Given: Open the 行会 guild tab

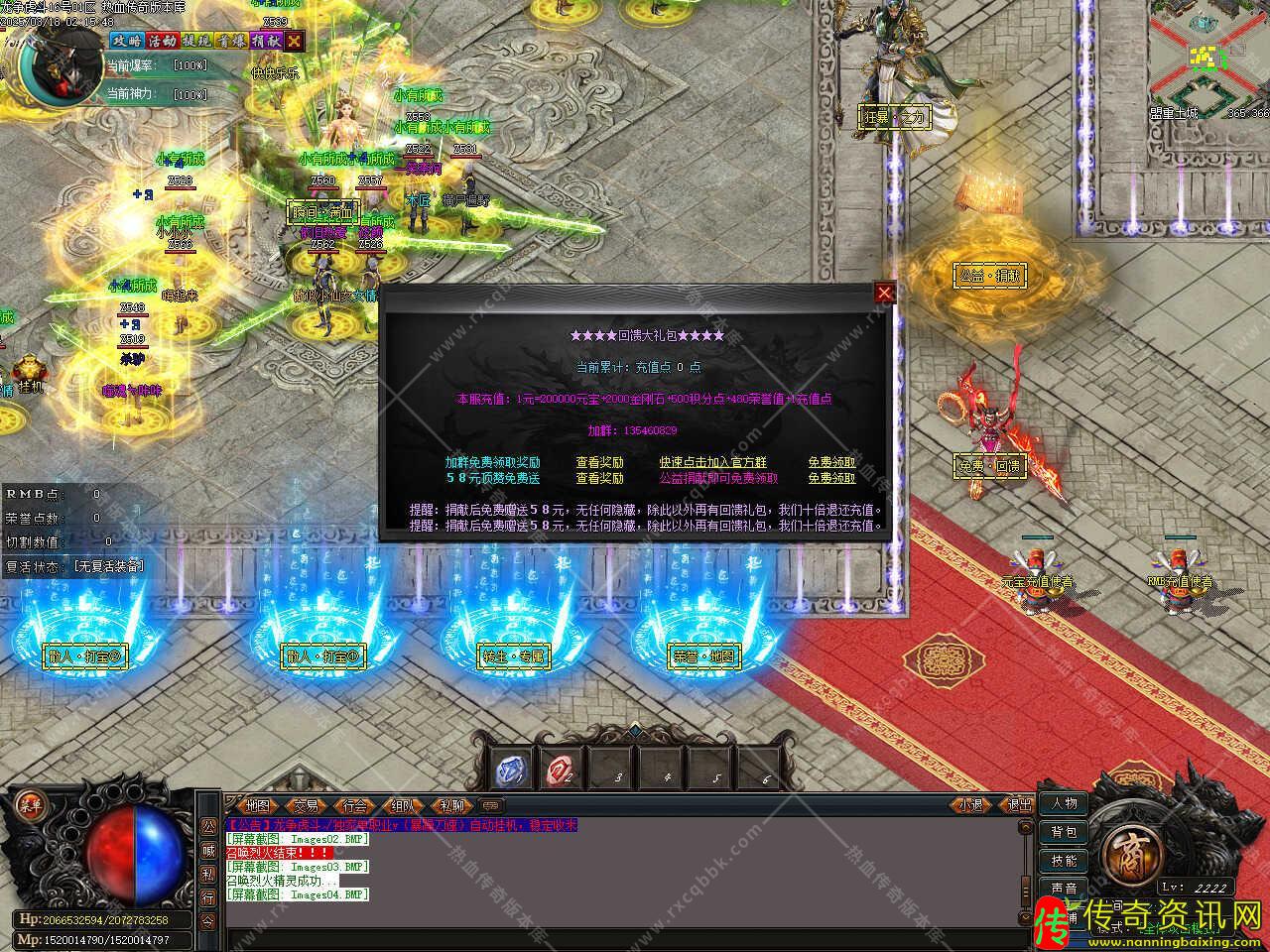Looking at the screenshot, I should click(x=353, y=806).
